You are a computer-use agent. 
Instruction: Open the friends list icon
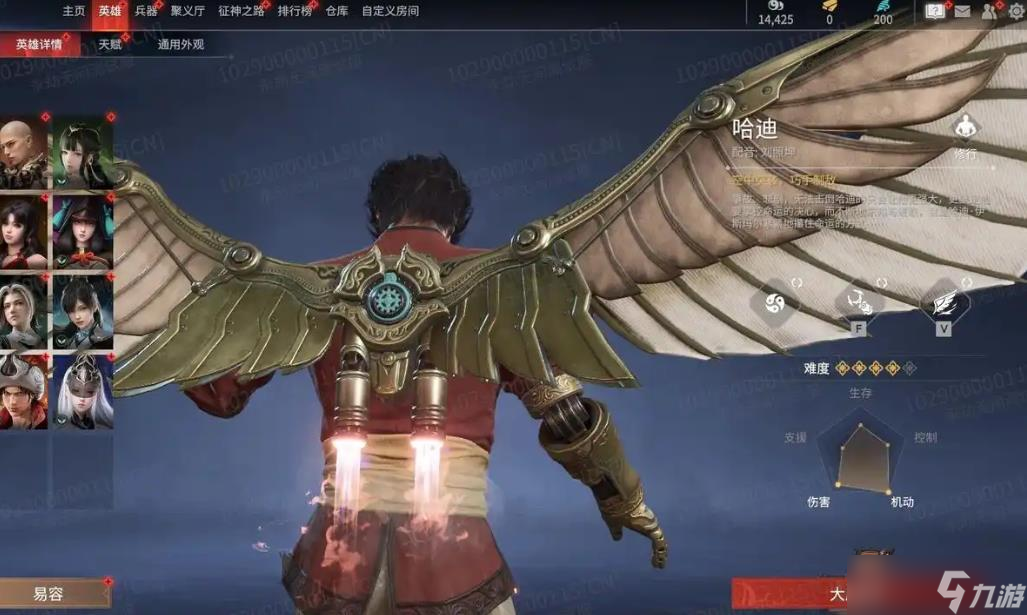tap(989, 12)
